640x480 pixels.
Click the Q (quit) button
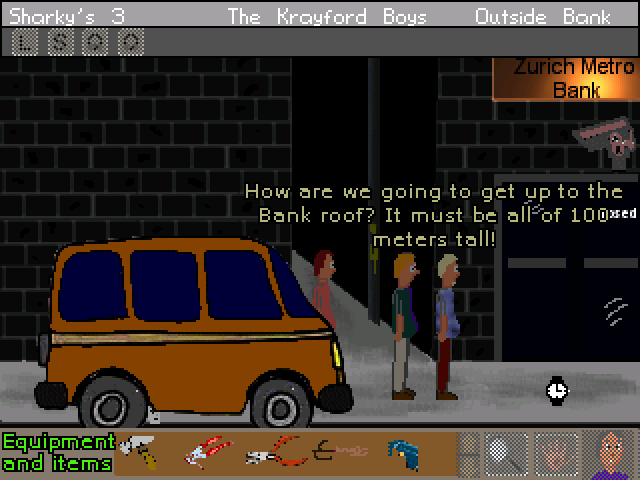tap(95, 41)
